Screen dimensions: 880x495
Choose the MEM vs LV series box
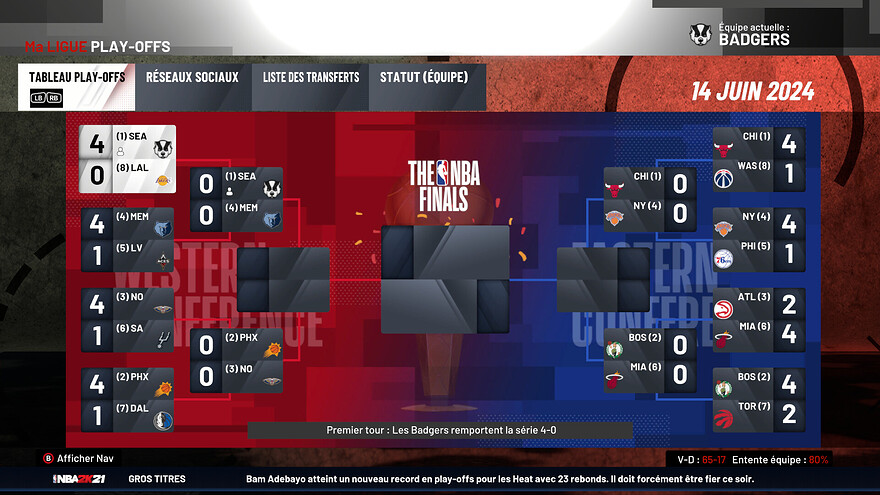pos(128,241)
